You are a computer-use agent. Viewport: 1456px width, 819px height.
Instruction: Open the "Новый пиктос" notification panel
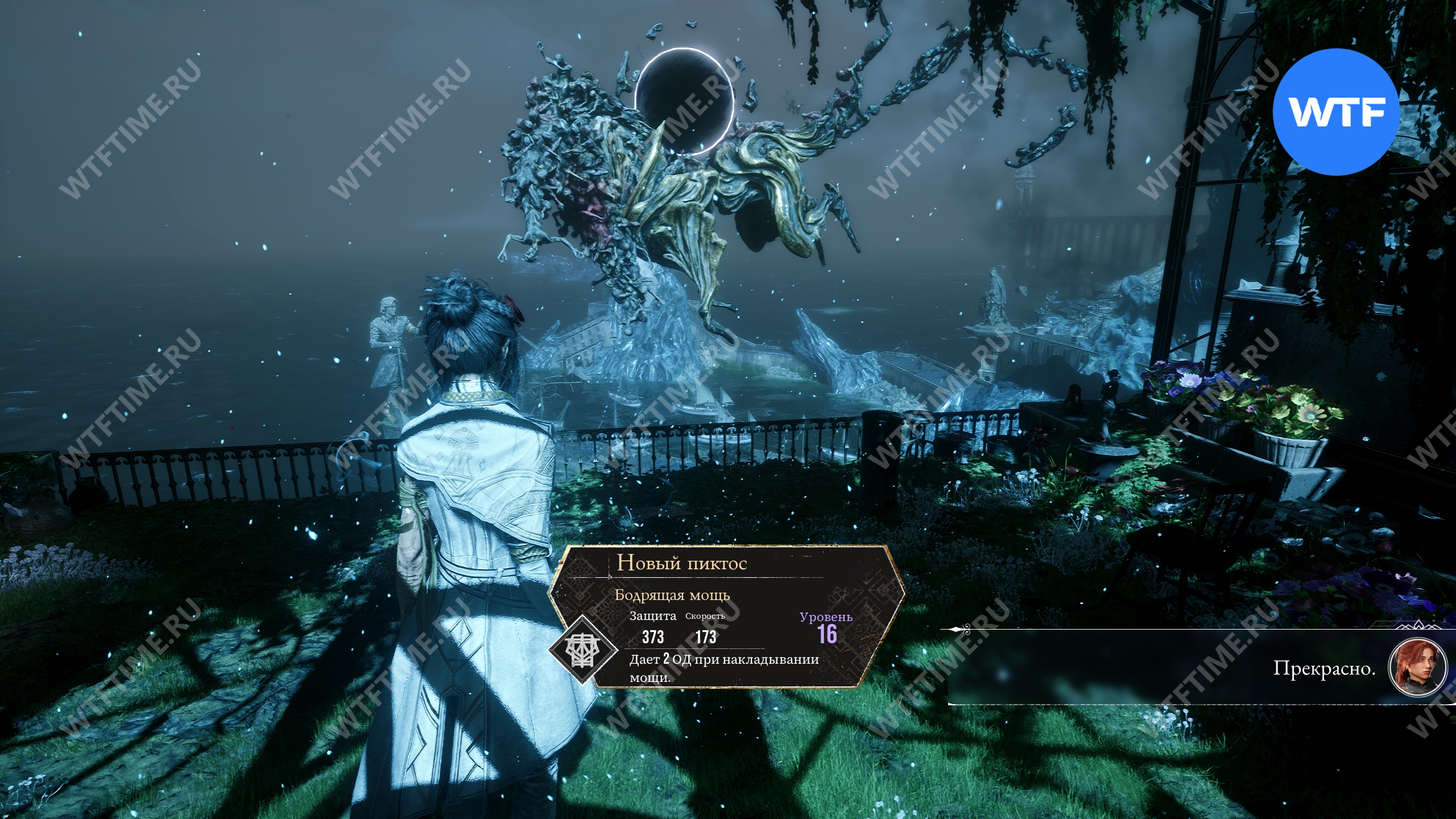[726, 616]
